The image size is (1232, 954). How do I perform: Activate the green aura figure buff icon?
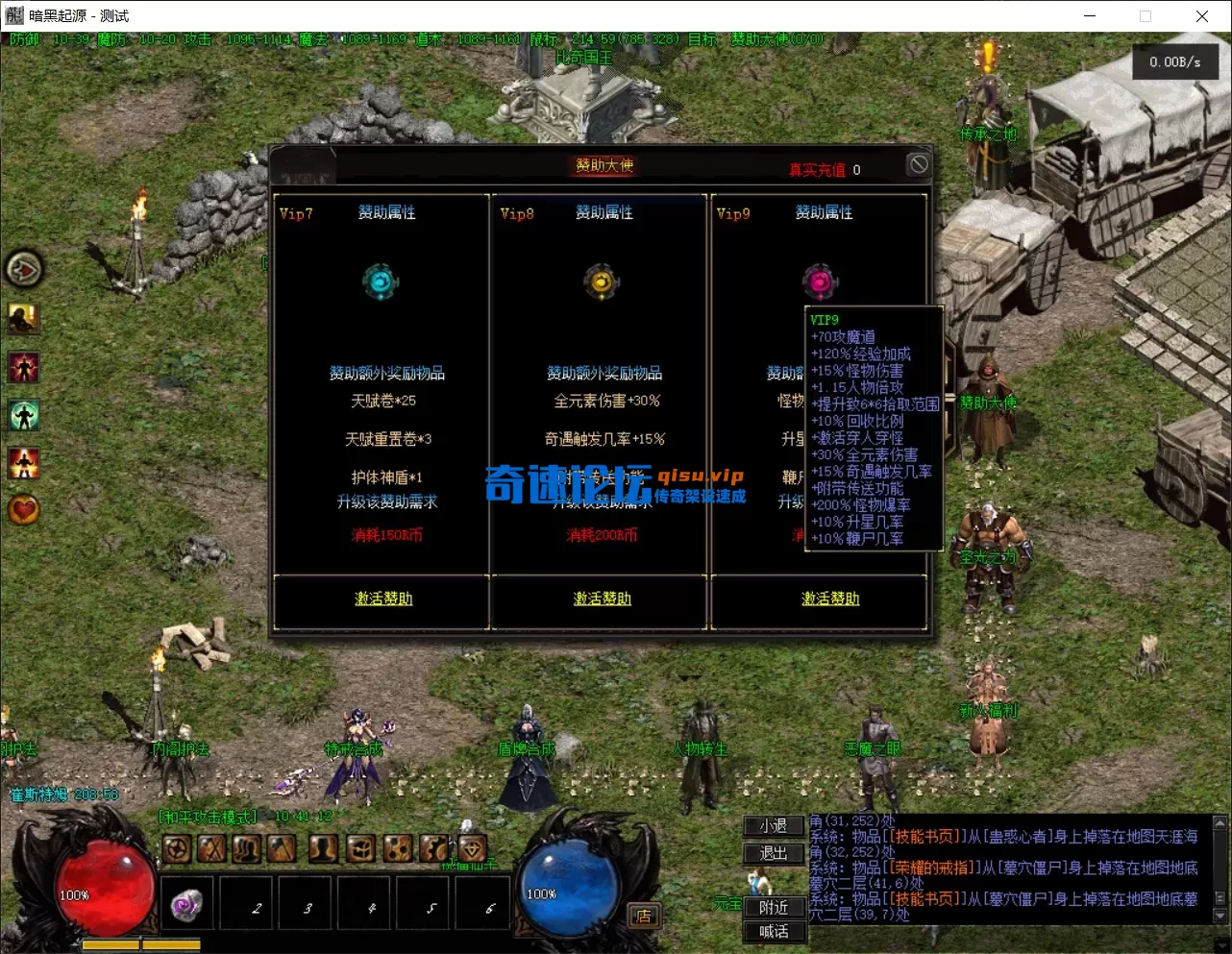click(24, 415)
